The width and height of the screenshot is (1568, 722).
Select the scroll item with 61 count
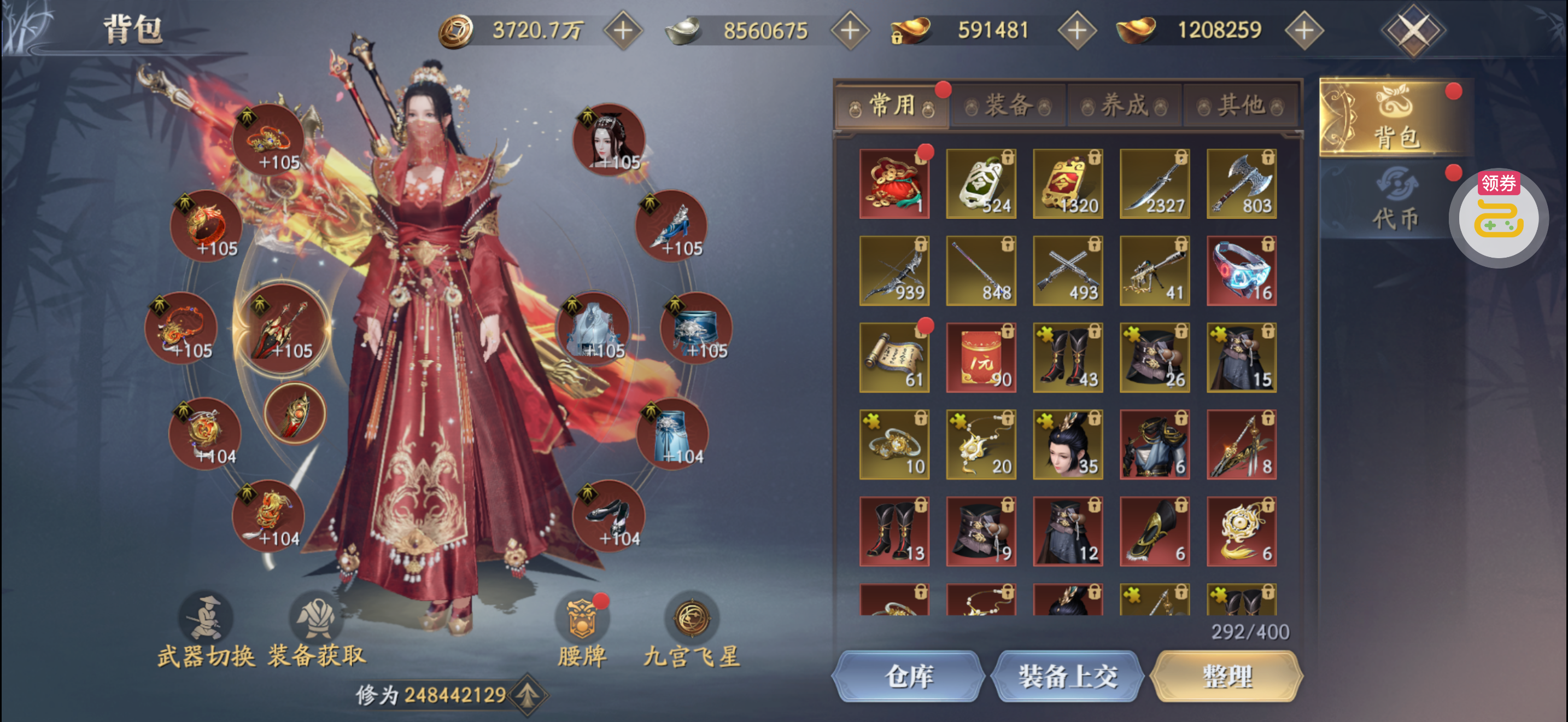[894, 357]
